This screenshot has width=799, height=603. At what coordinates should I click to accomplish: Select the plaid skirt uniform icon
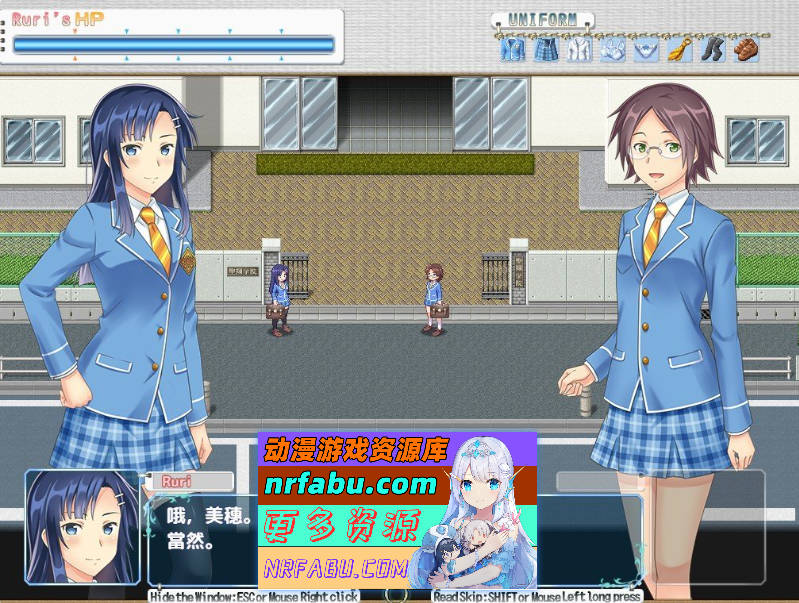click(x=545, y=49)
